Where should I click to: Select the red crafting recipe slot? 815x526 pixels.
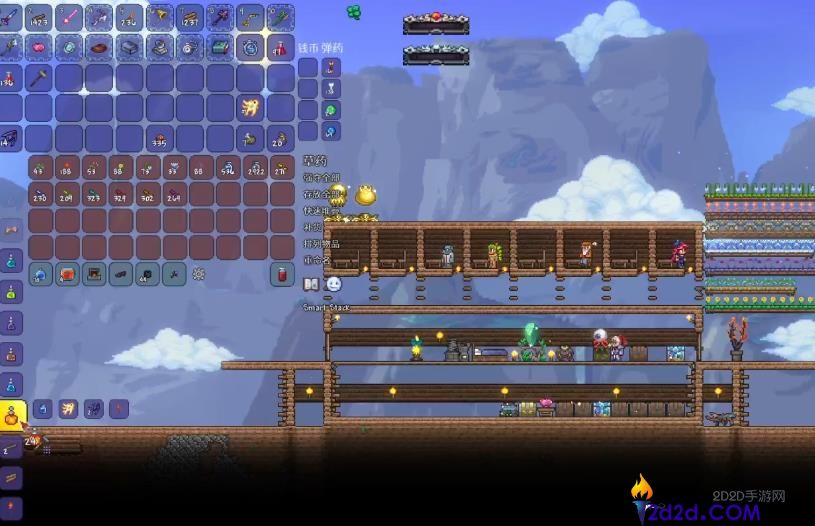68,273
